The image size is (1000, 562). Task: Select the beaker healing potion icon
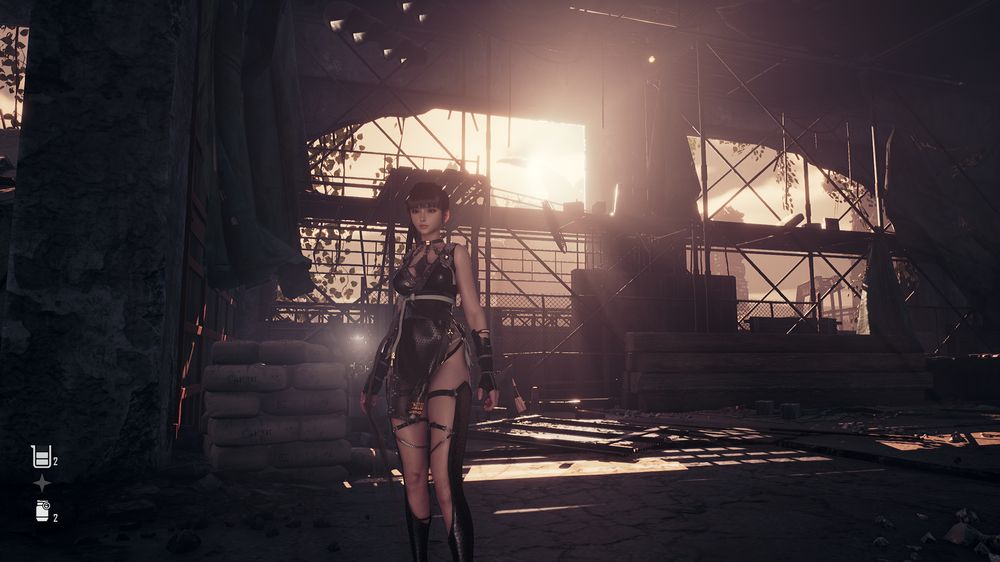(x=41, y=457)
